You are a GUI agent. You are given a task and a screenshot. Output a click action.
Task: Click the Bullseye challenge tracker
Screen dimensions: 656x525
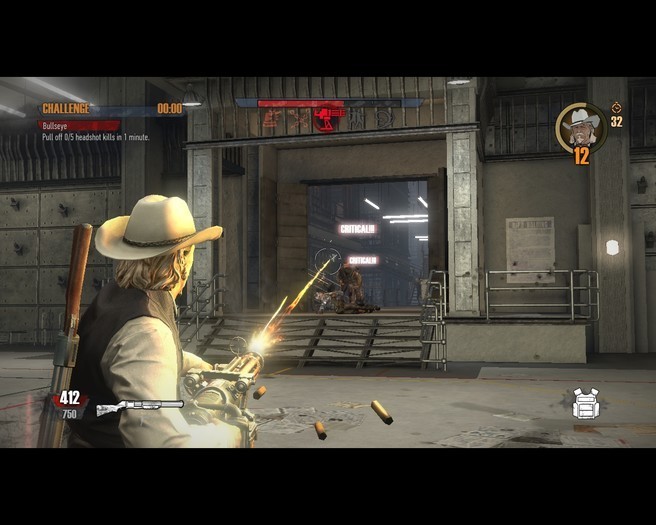pyautogui.click(x=79, y=126)
